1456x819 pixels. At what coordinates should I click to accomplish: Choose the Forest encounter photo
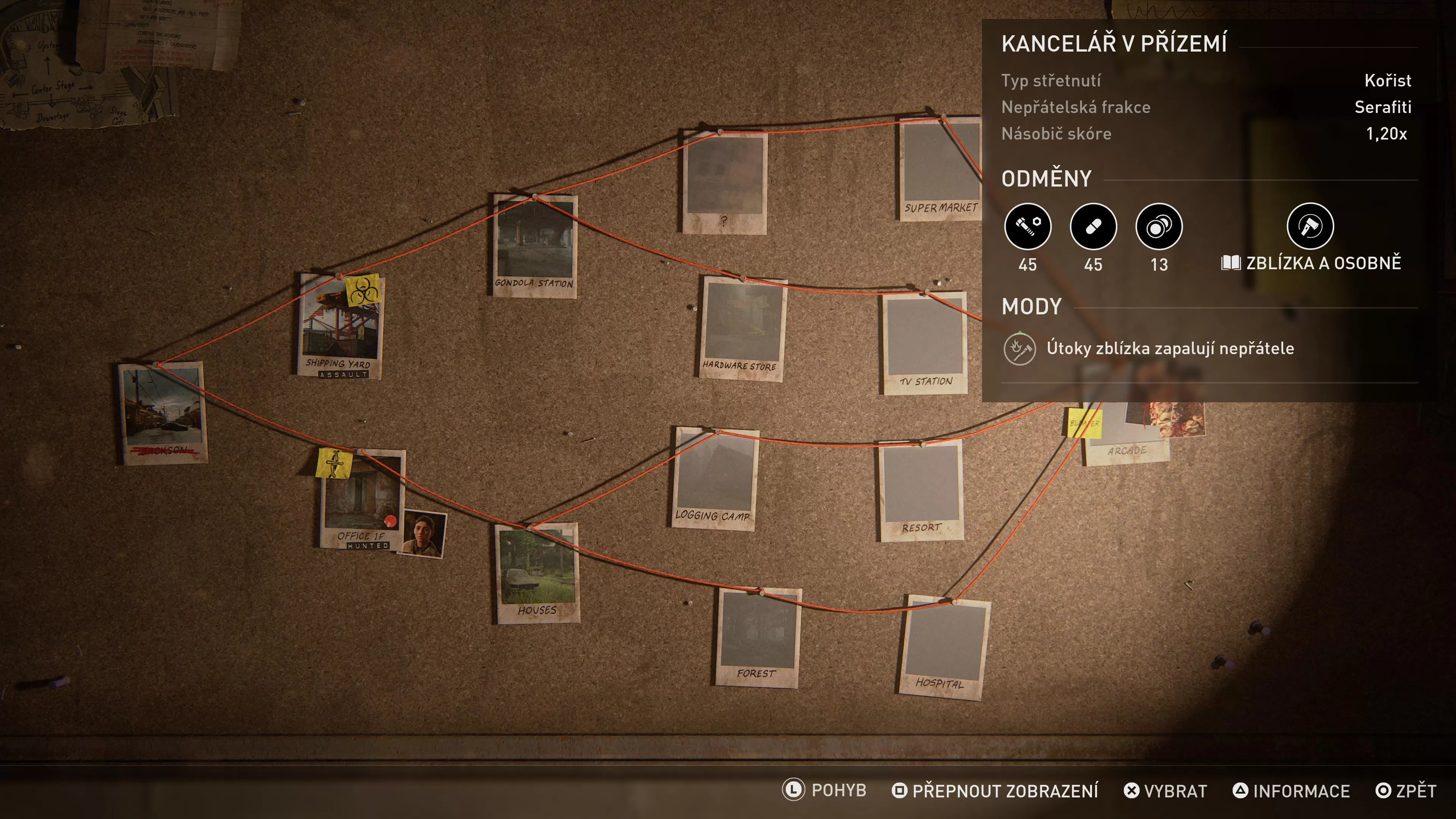(x=758, y=637)
